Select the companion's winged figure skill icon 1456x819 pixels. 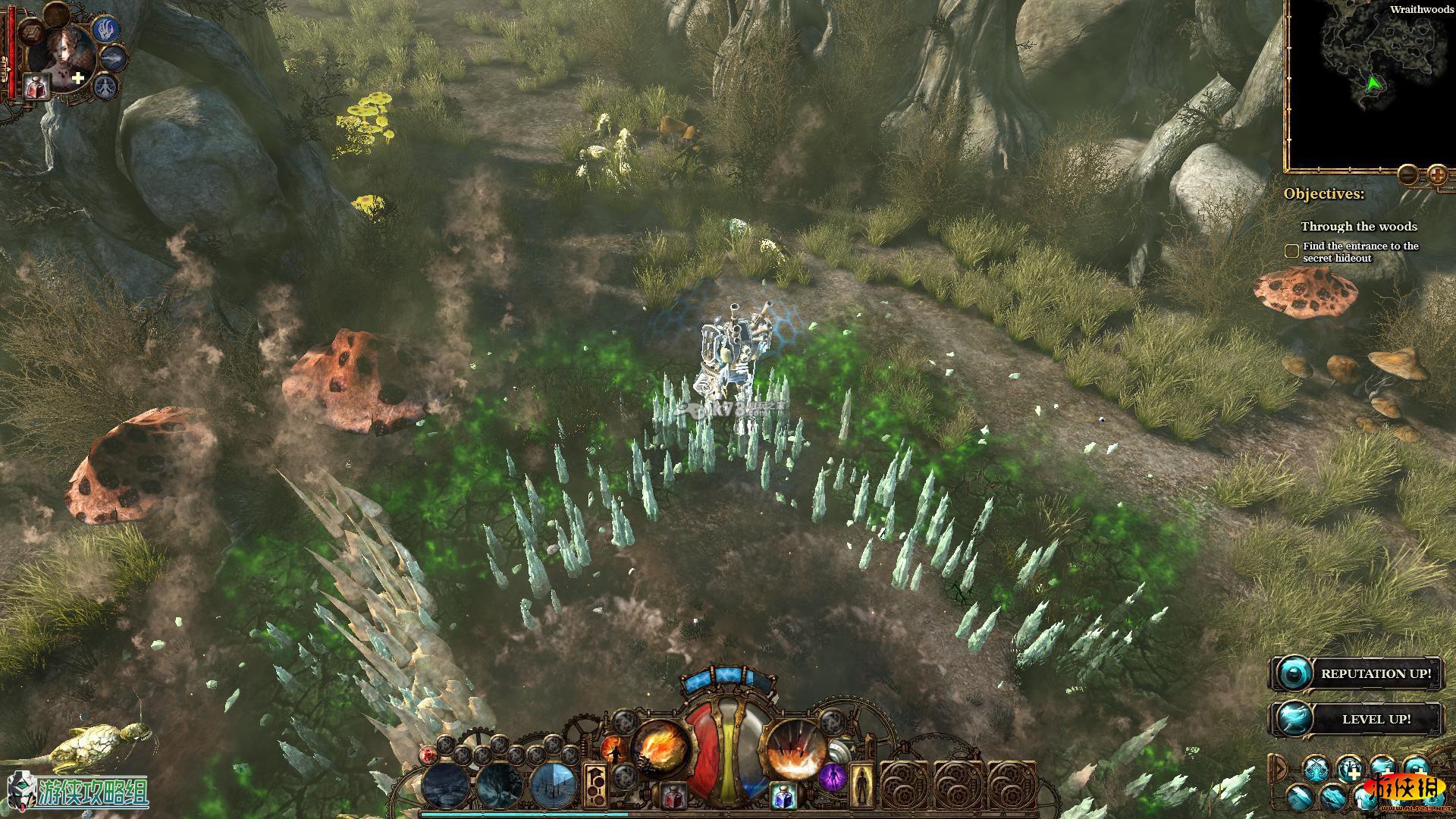pos(107,86)
